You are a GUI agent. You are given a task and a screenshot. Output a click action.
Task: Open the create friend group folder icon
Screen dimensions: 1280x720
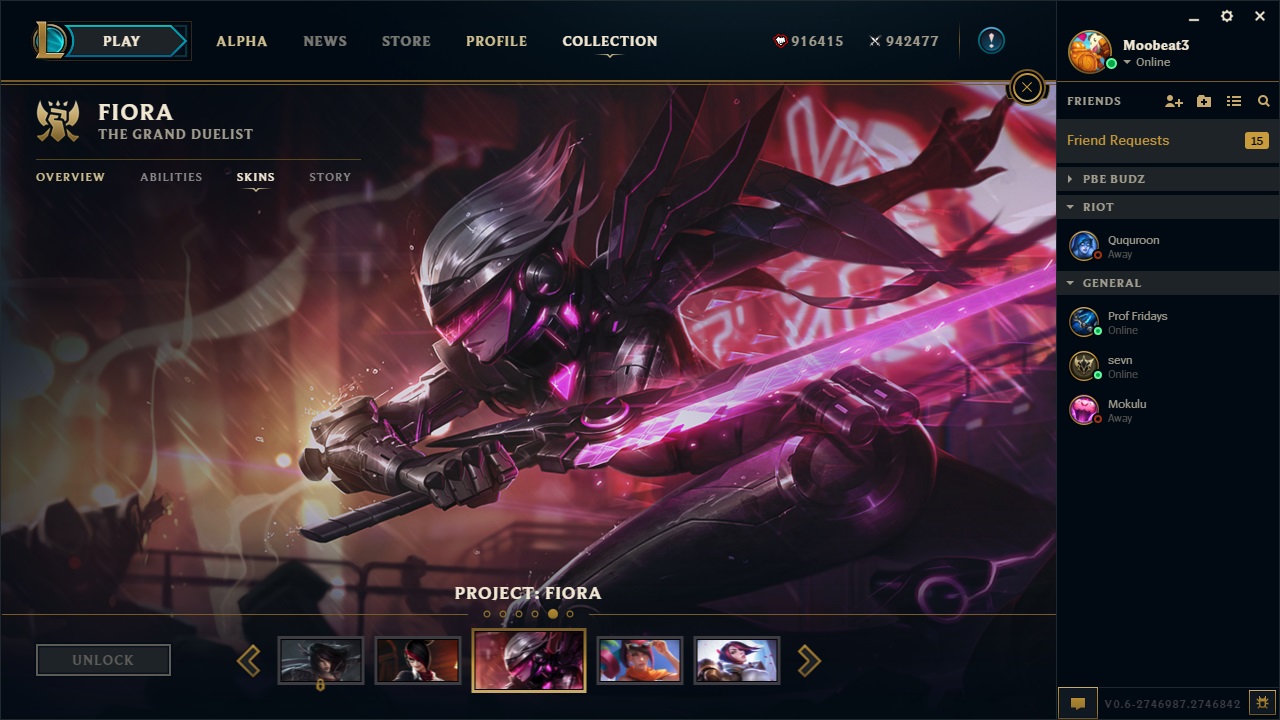1203,101
